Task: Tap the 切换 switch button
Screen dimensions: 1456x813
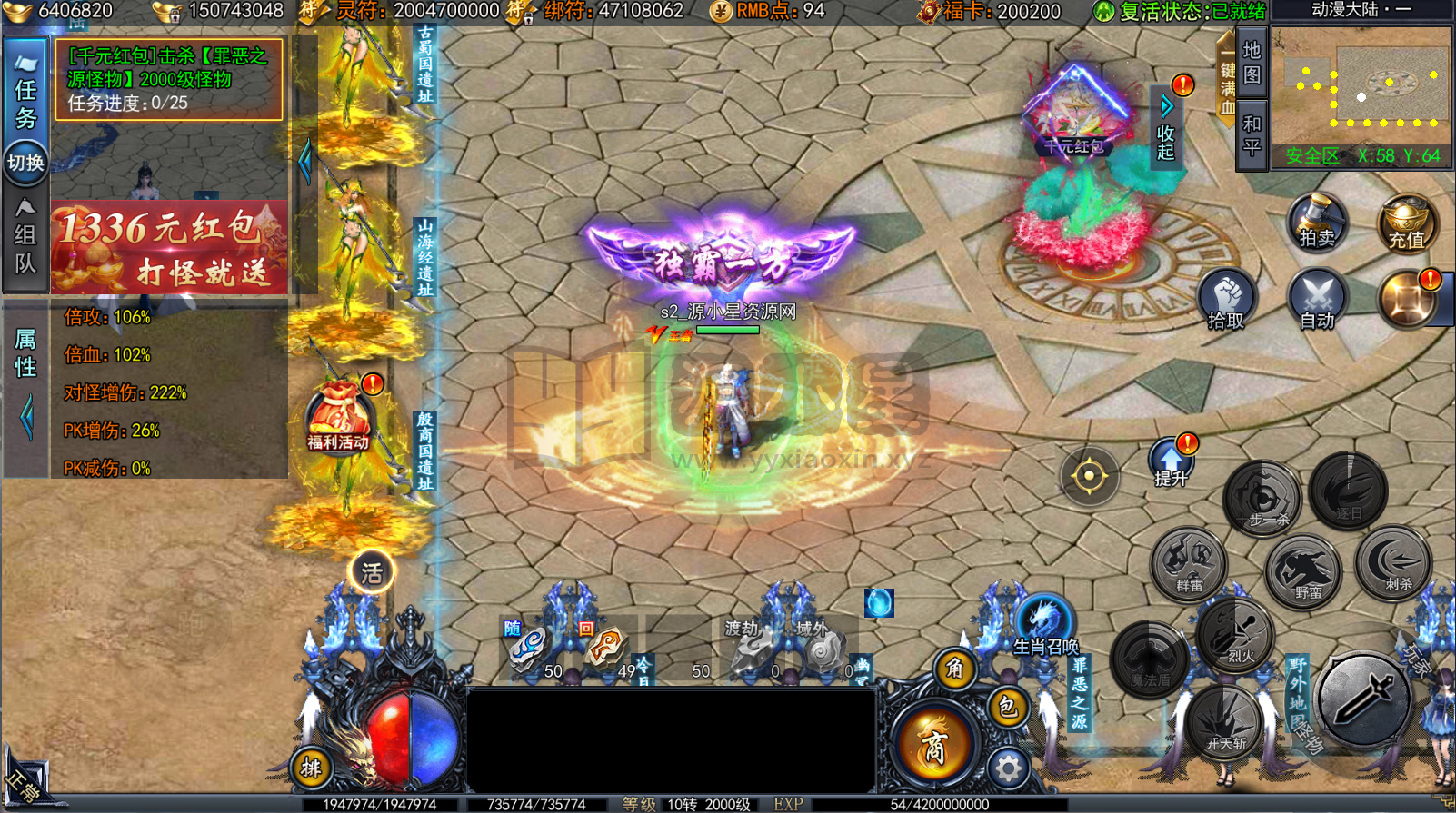Action: [x=25, y=164]
